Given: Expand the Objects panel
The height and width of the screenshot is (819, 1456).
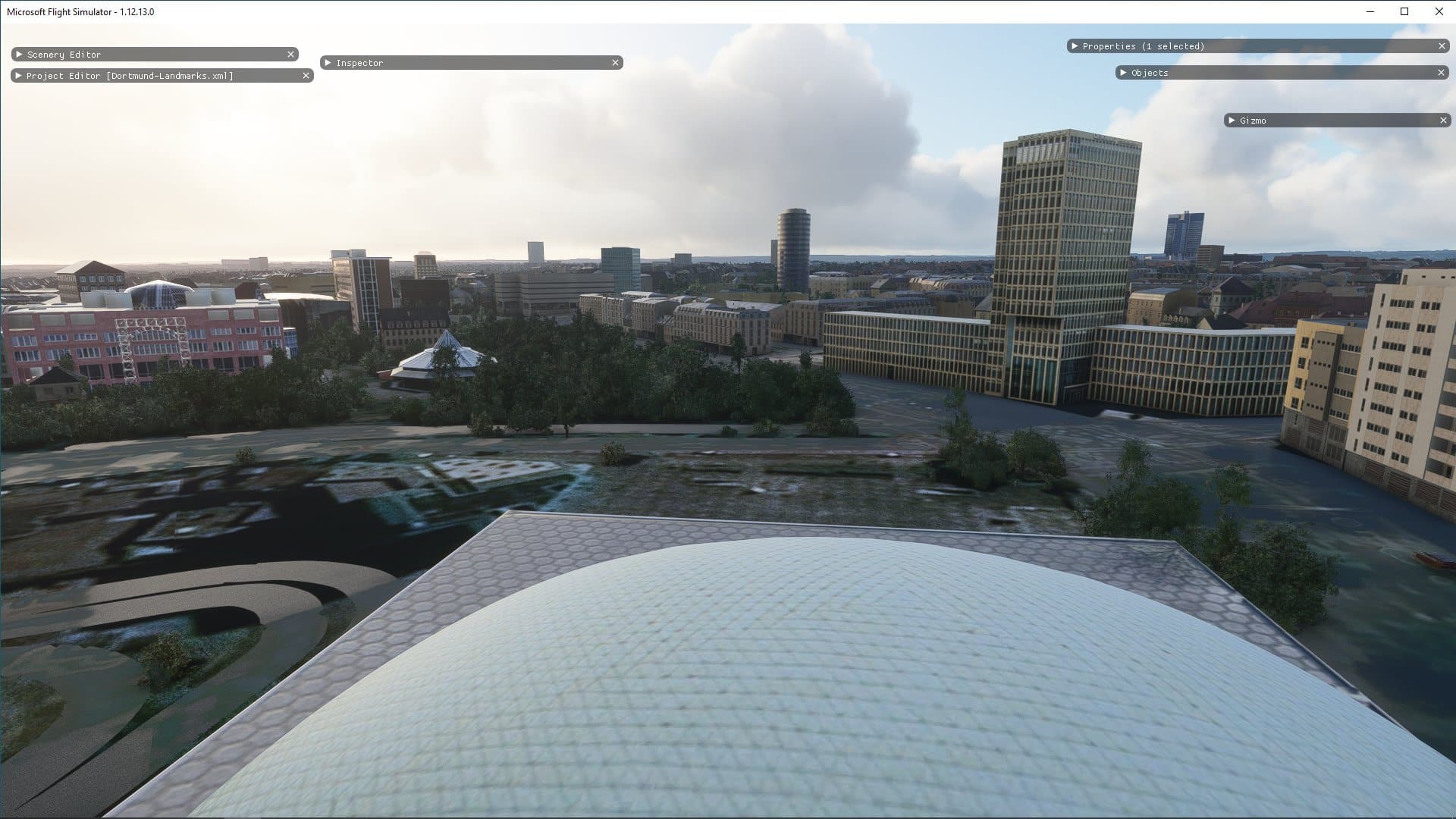Looking at the screenshot, I should pyautogui.click(x=1123, y=73).
